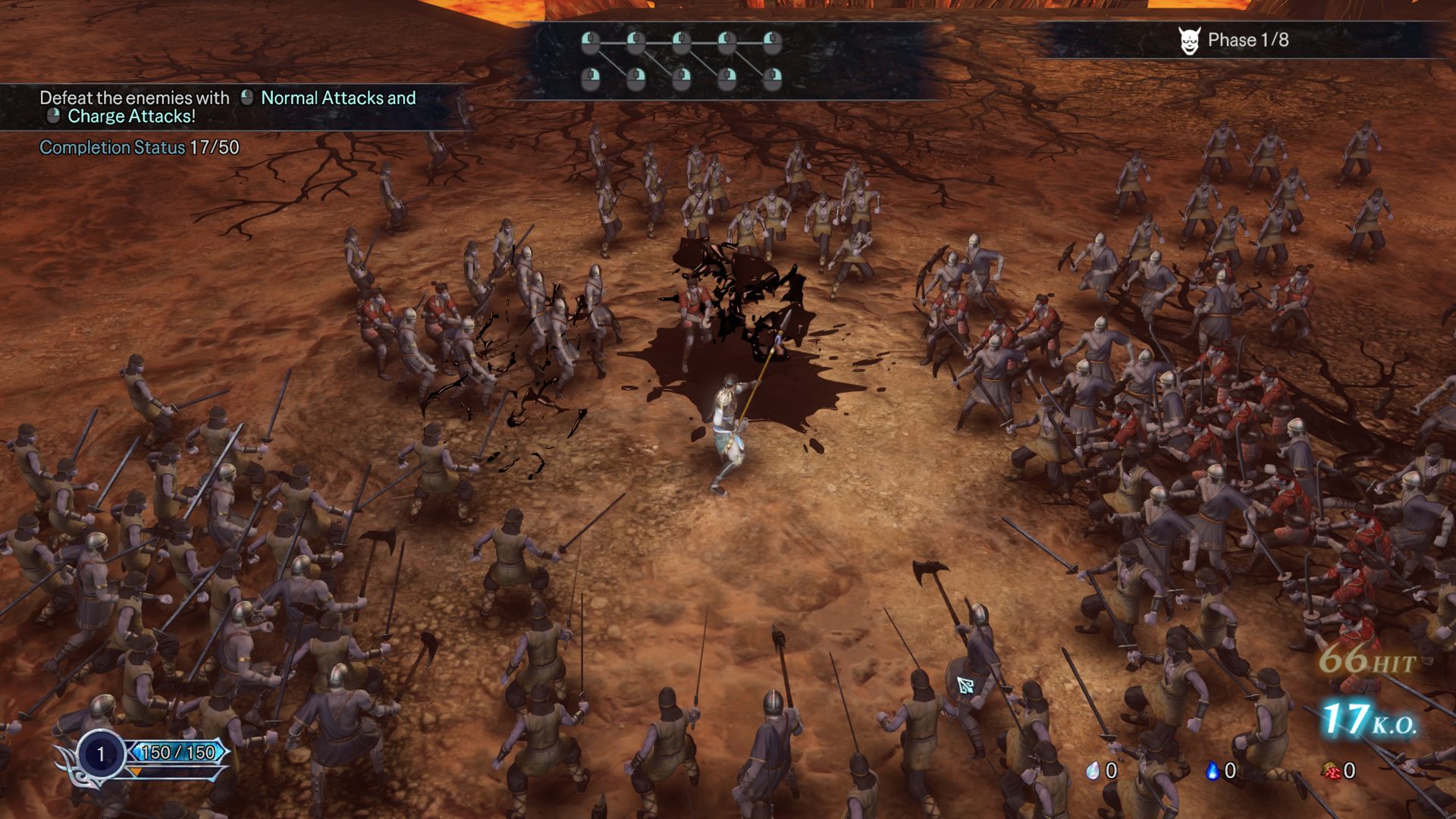Image resolution: width=1456 pixels, height=819 pixels.
Task: Click the red gem item icon
Action: click(x=1330, y=770)
